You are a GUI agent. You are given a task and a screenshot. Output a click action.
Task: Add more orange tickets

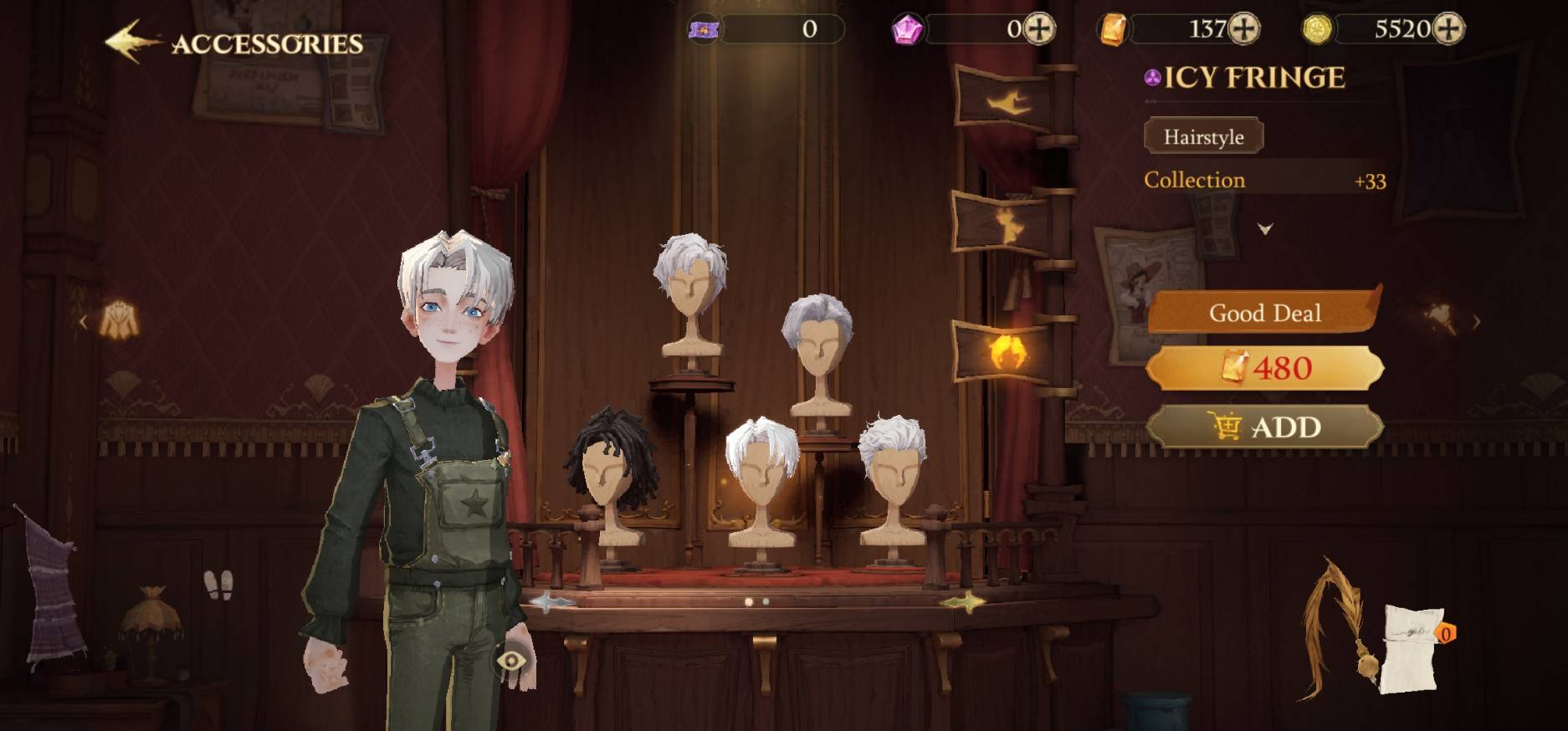click(x=1244, y=29)
